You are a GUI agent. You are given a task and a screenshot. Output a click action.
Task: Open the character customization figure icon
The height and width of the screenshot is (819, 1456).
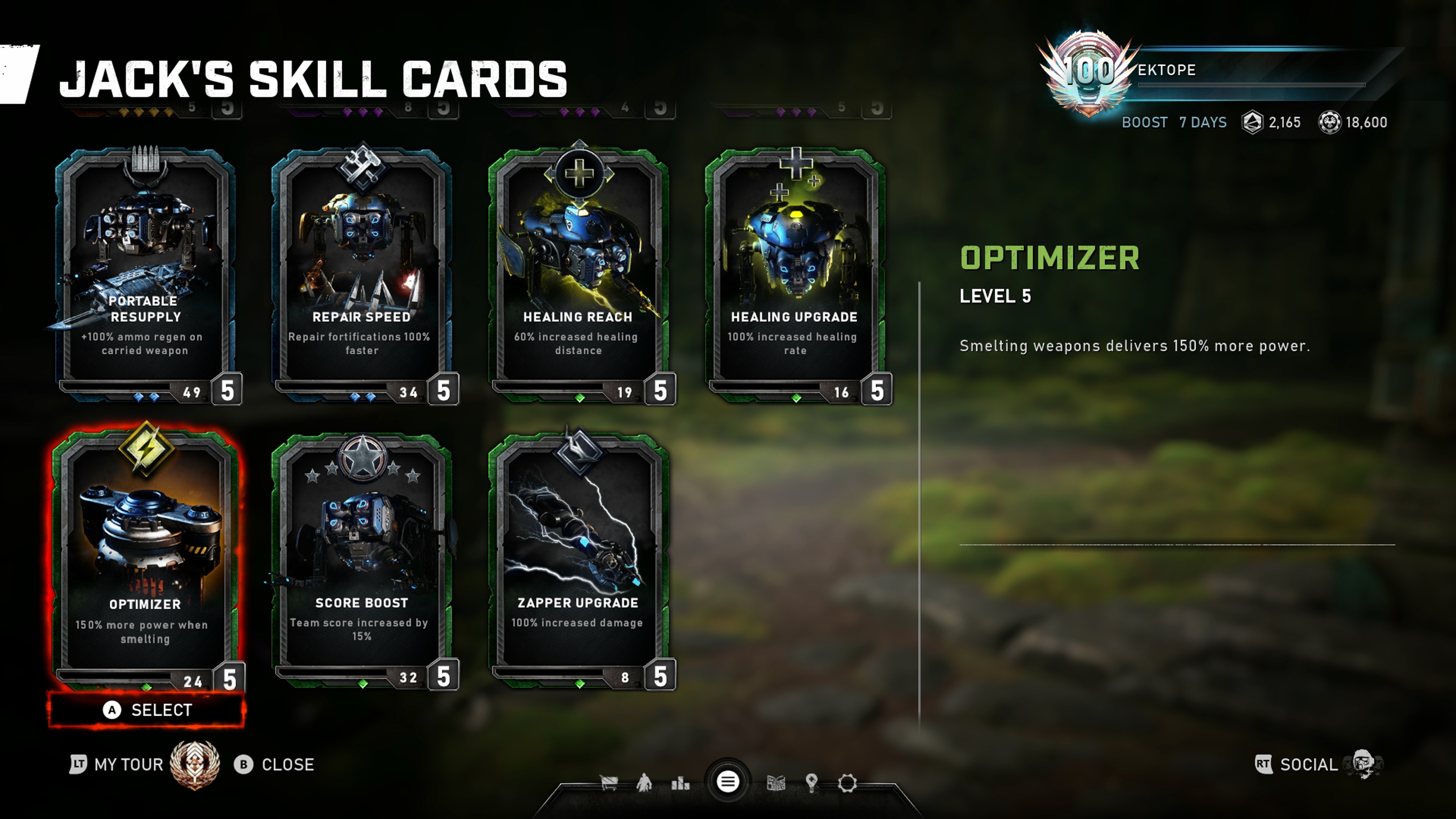click(644, 783)
